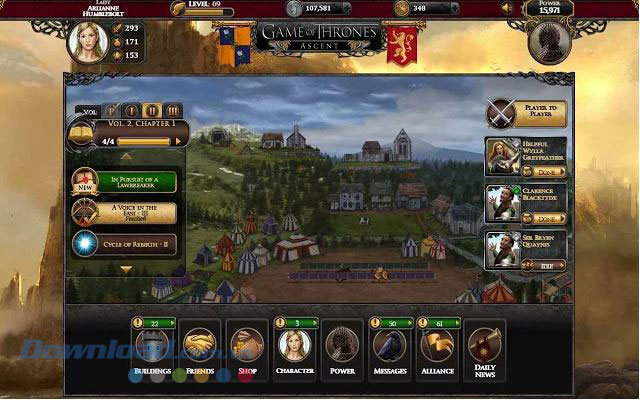Check the Messages raven icon
640x401 pixels.
tap(390, 345)
